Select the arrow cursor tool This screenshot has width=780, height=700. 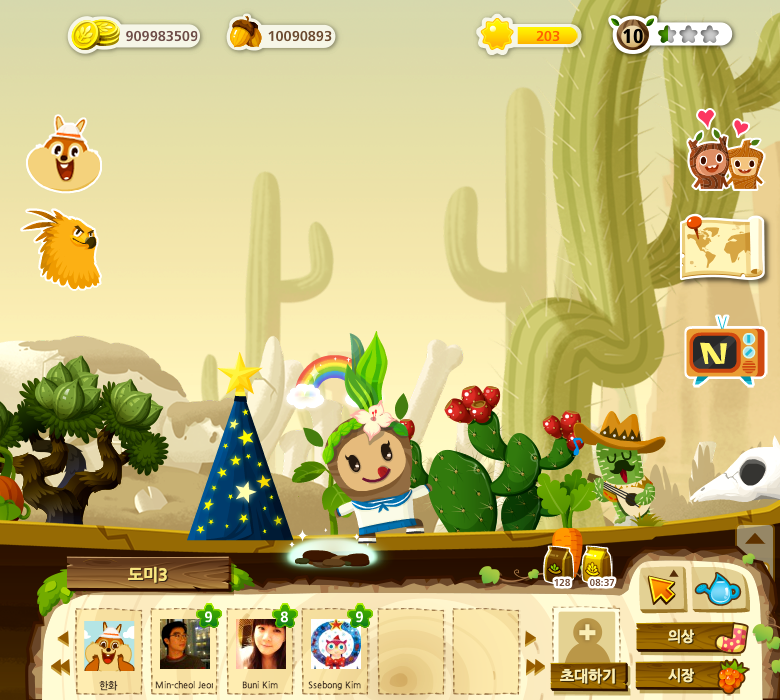click(662, 589)
